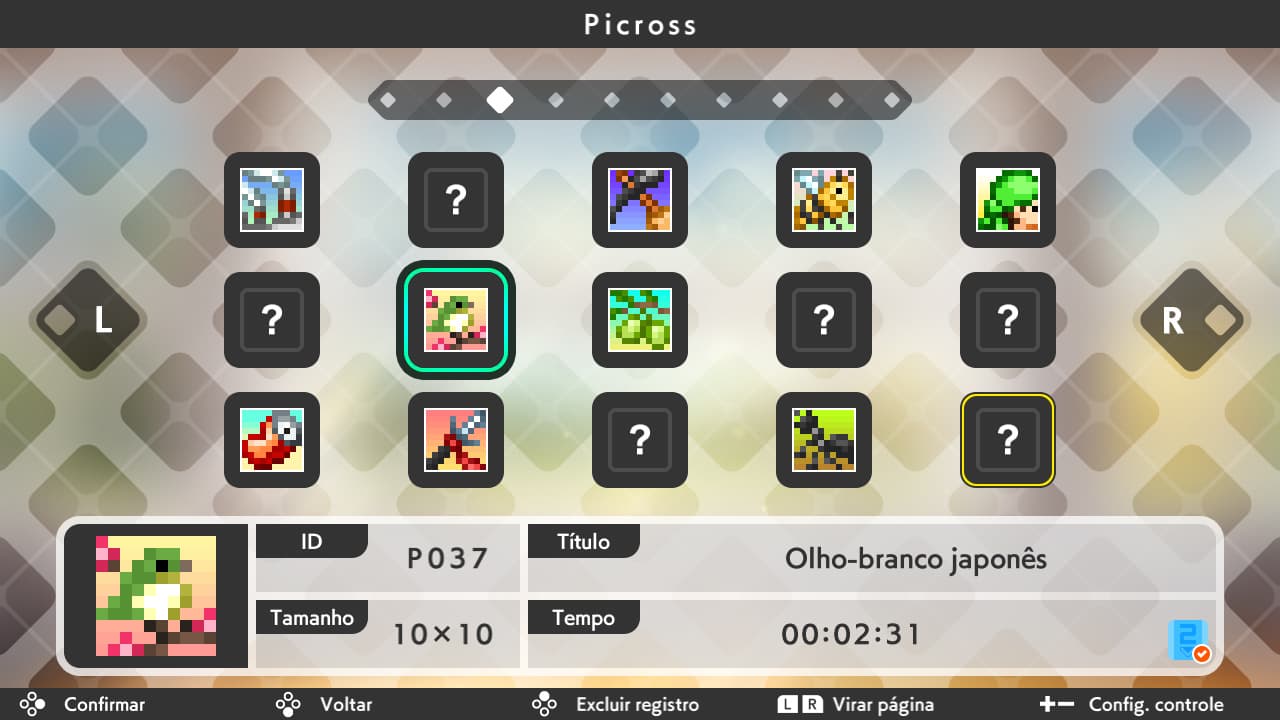Switch to the last page marker diamond

click(891, 100)
